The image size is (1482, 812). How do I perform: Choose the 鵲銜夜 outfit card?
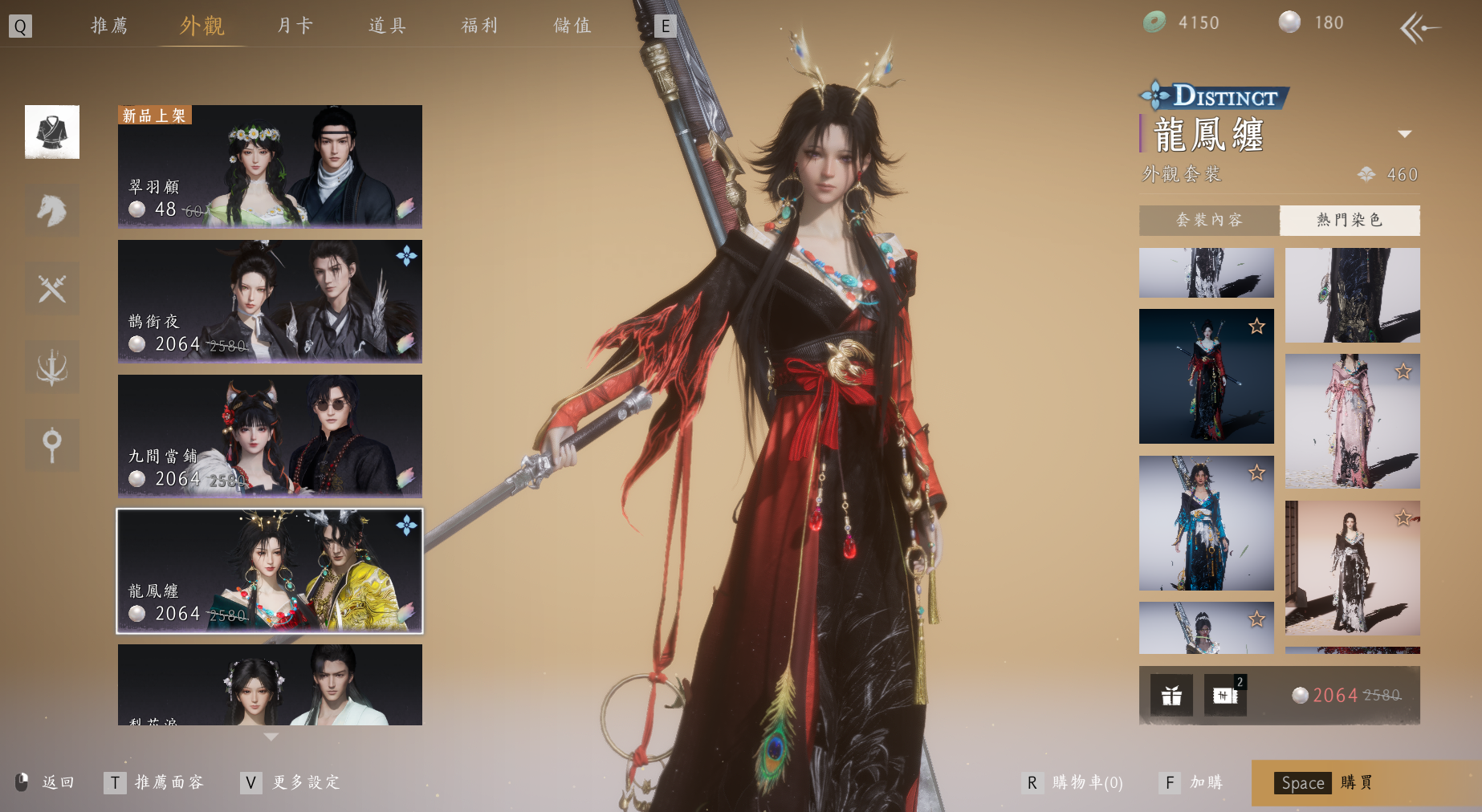(x=270, y=301)
